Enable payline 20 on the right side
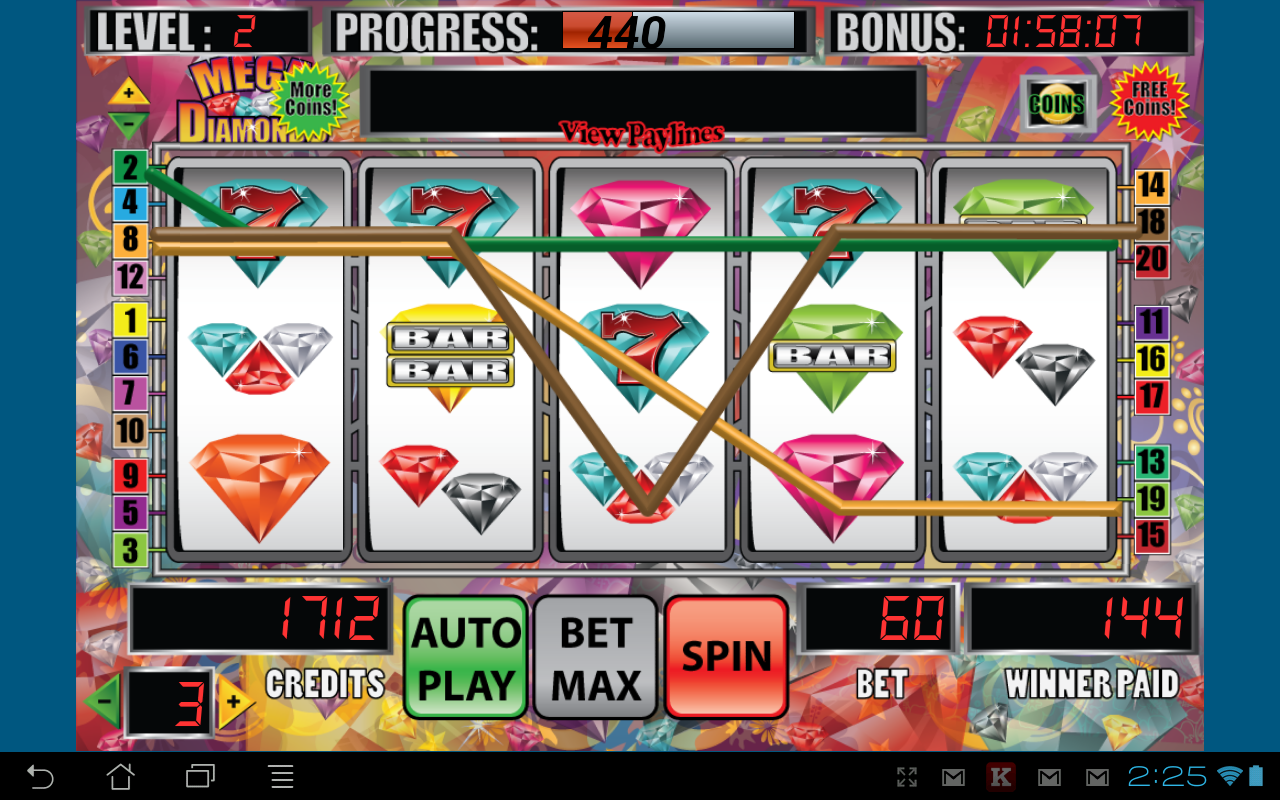Viewport: 1280px width, 800px height. [x=1150, y=260]
